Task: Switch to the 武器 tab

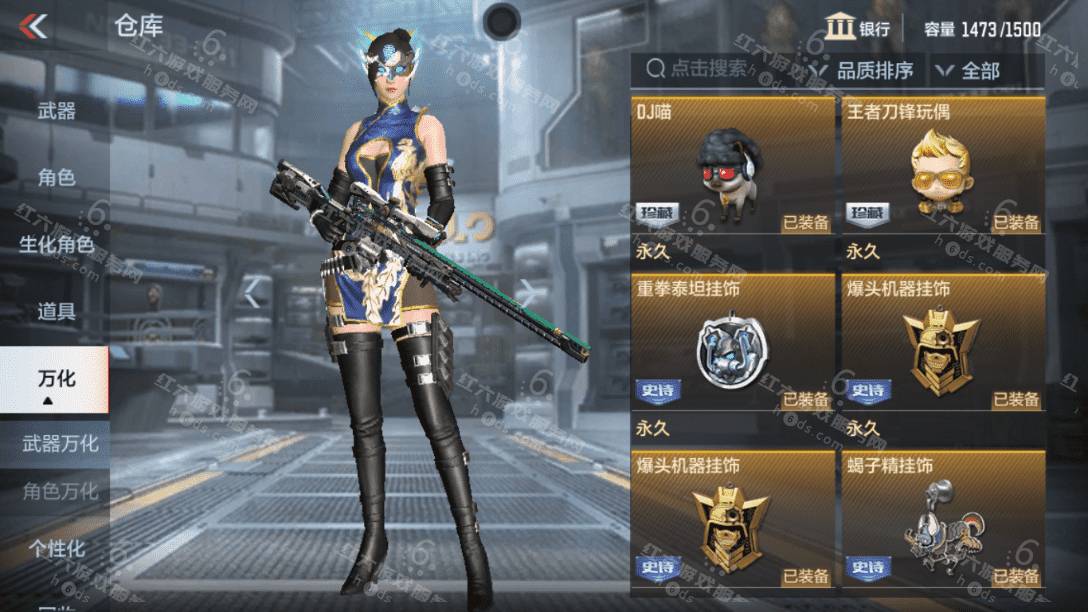Action: pyautogui.click(x=56, y=110)
